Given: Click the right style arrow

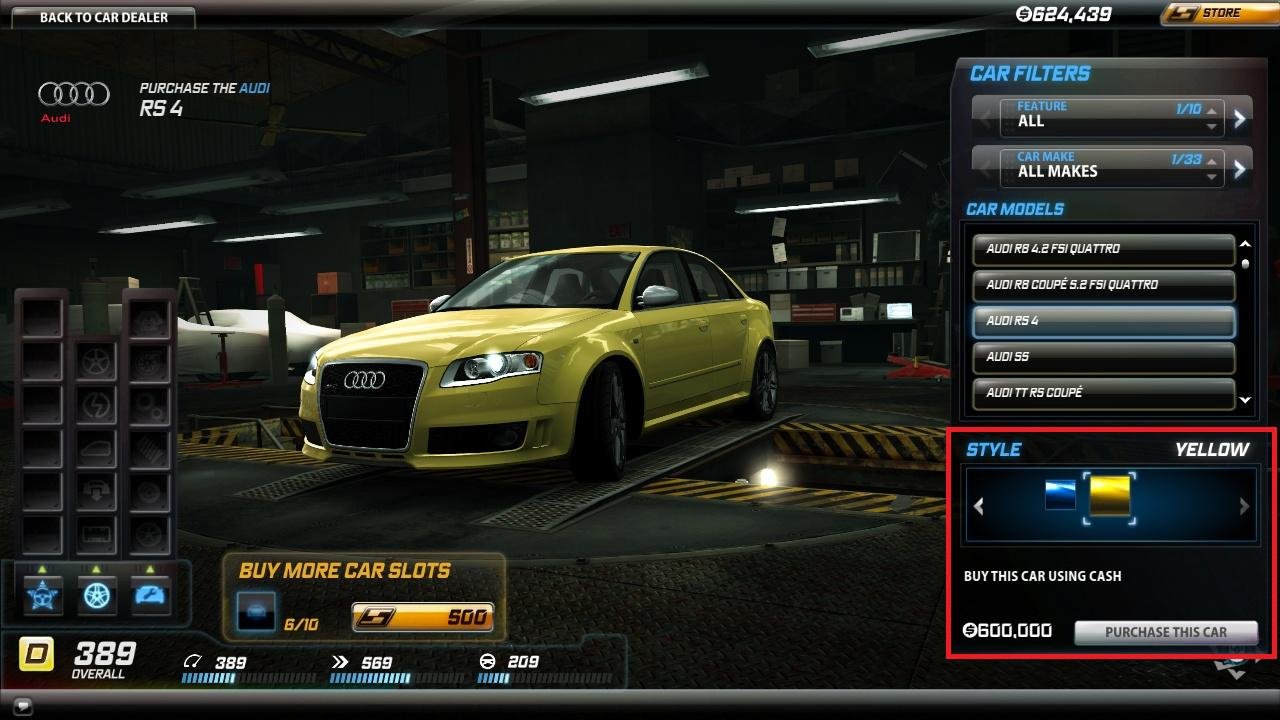Looking at the screenshot, I should coord(1244,506).
